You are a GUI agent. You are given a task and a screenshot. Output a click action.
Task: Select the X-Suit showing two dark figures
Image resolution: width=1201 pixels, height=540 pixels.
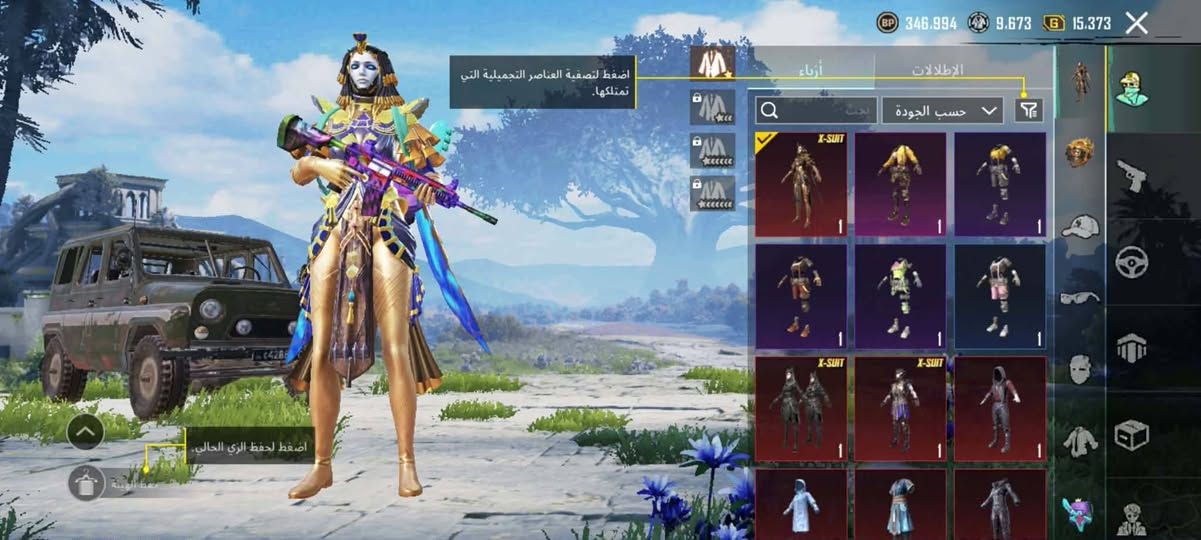(x=800, y=408)
